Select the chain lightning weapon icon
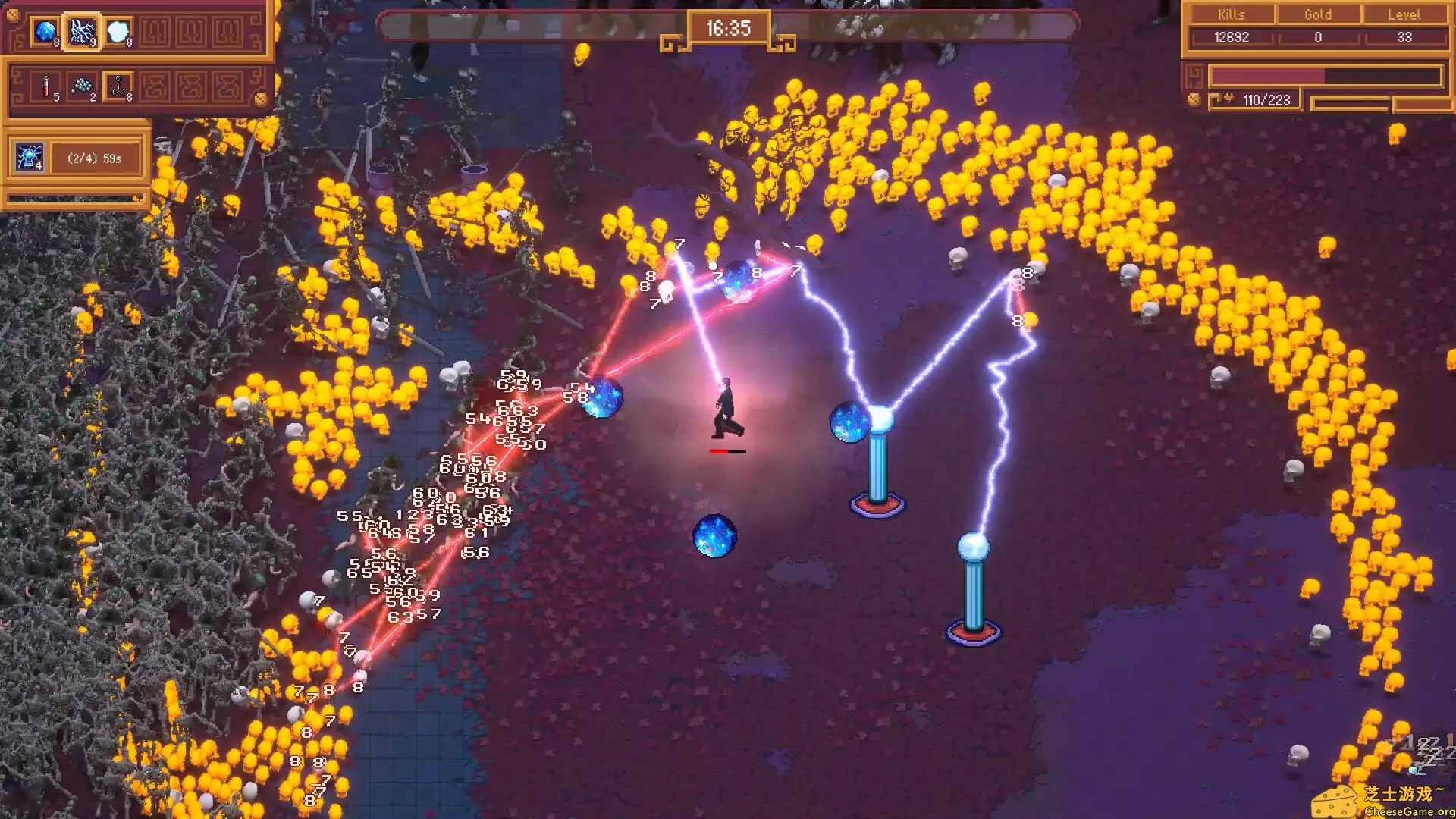Screen dimensions: 1456x819 coord(82,32)
